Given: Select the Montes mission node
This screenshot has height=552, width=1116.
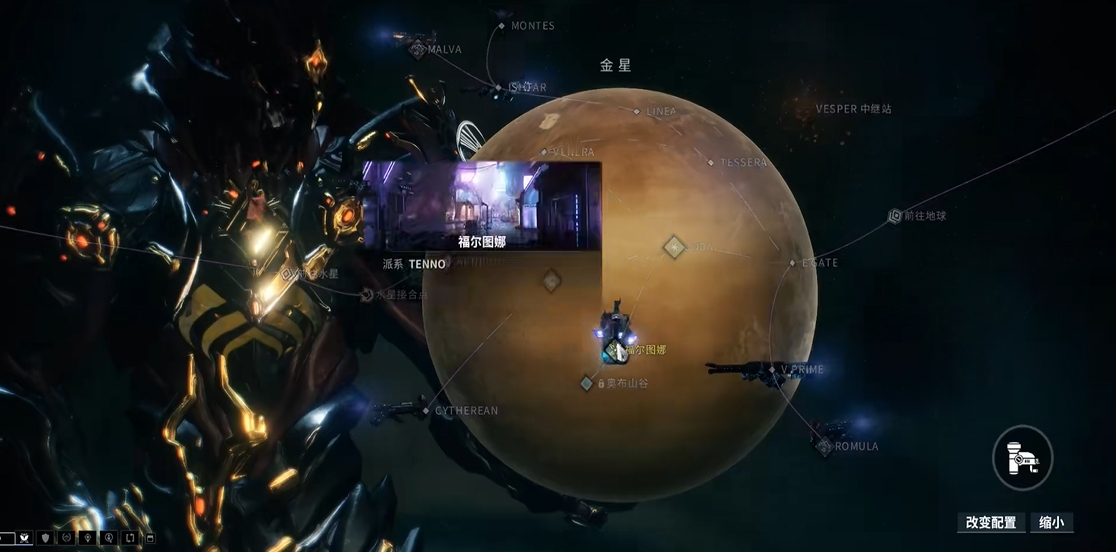Looking at the screenshot, I should 502,25.
